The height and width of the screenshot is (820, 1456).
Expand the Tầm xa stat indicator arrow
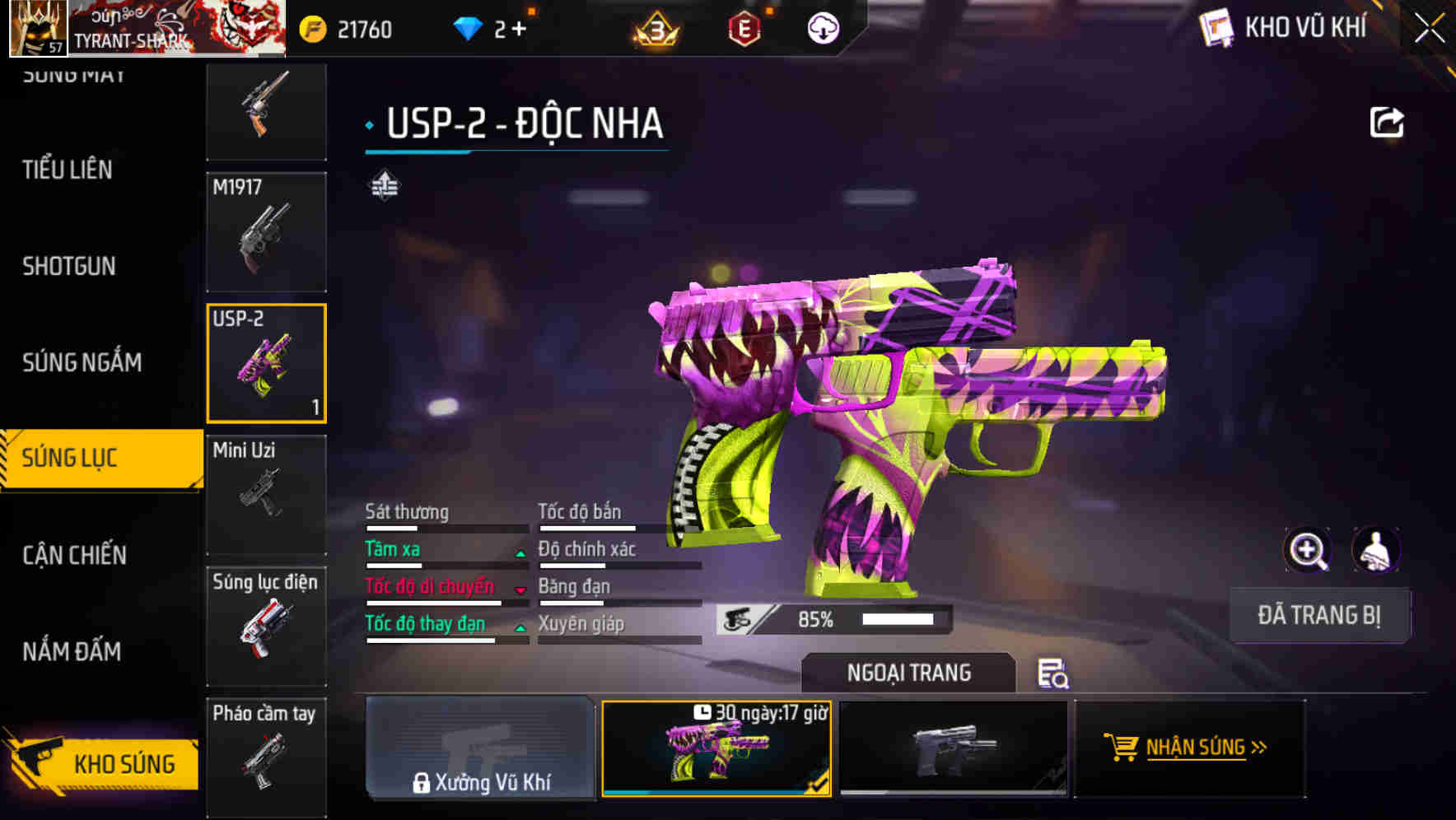point(520,552)
